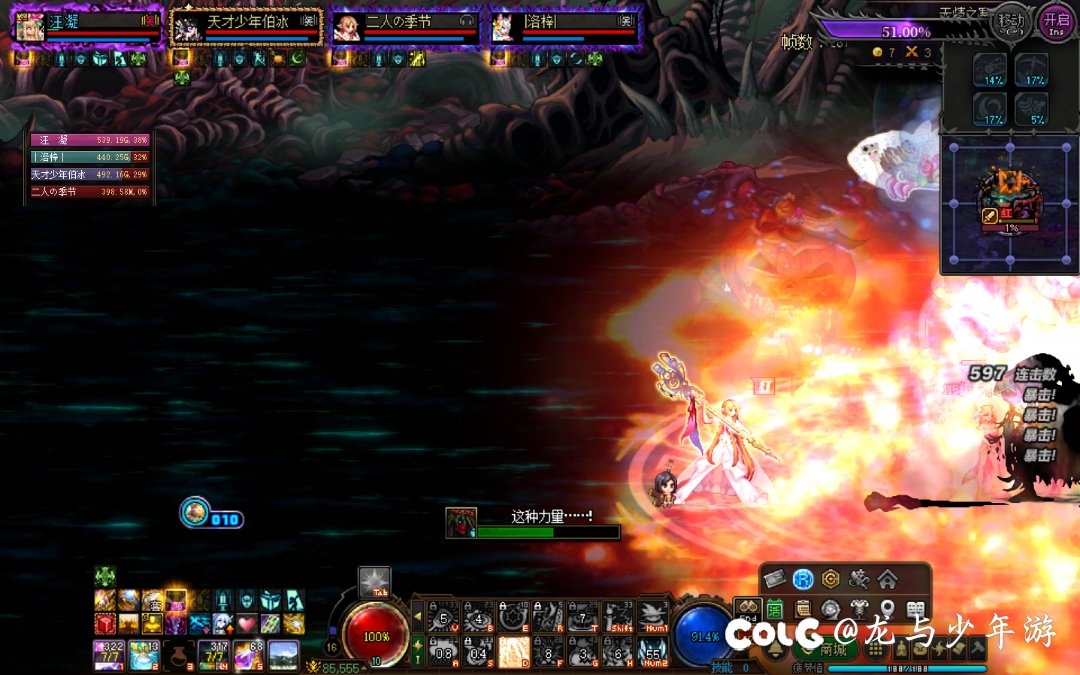Toggle the 开启 Ins button

coord(1056,20)
